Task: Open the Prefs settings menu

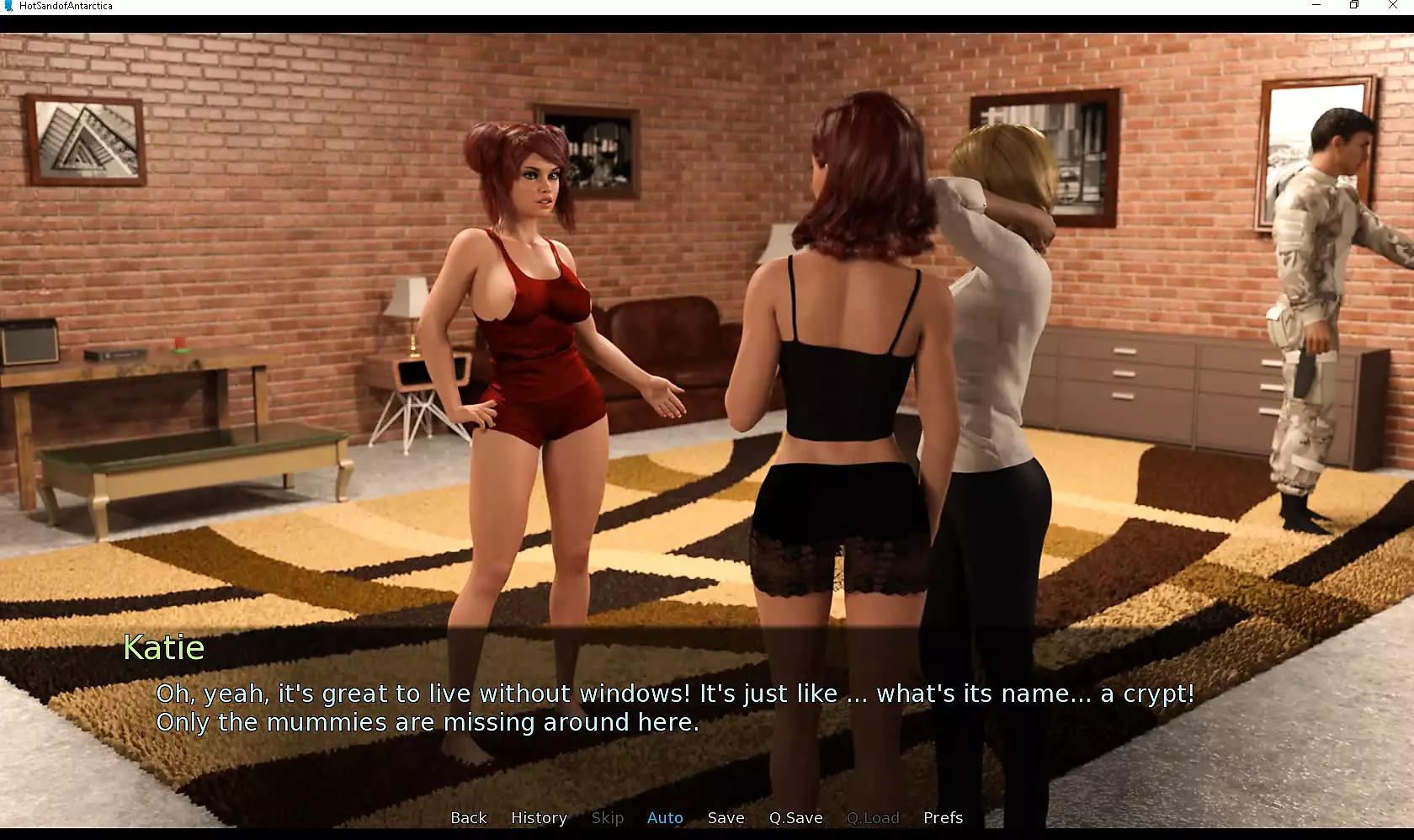Action: point(943,817)
